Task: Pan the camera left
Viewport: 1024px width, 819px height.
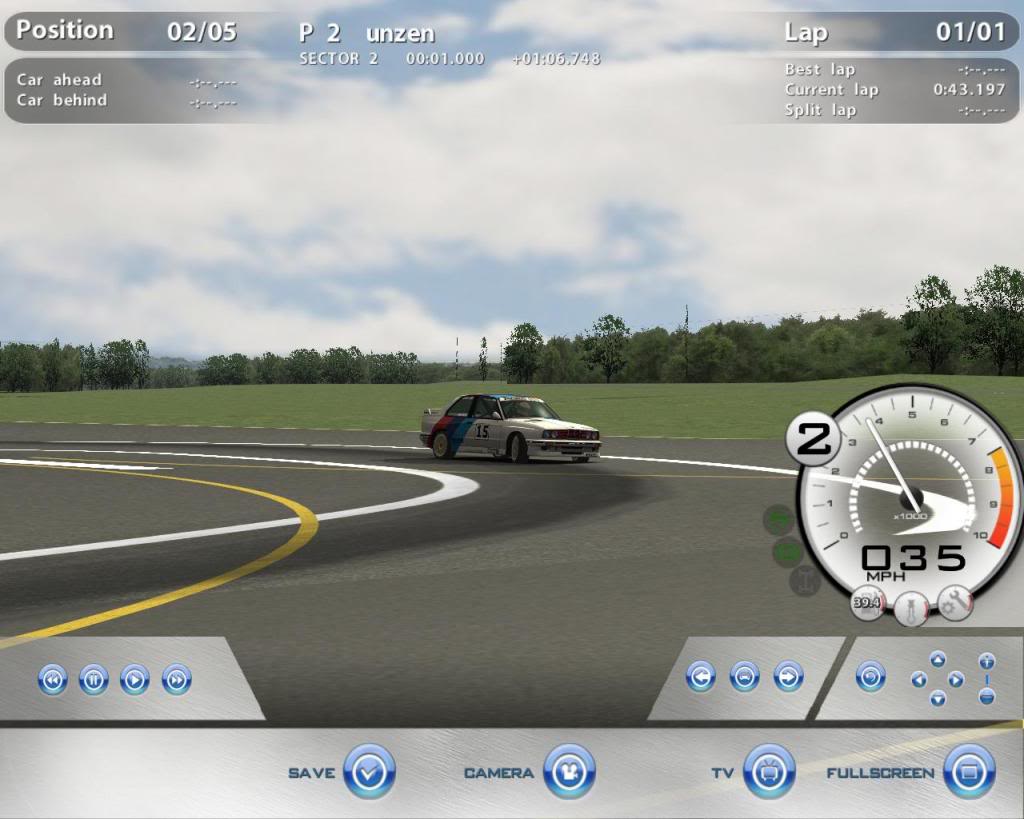Action: point(919,680)
